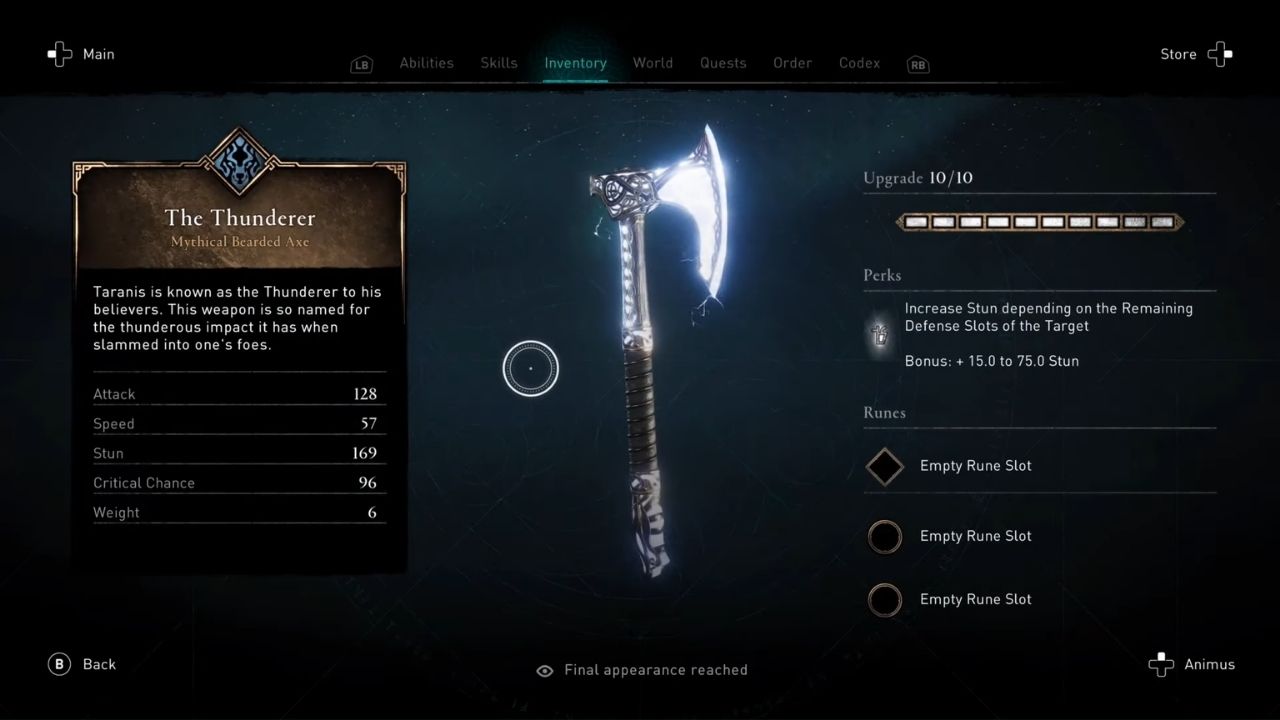Click the Main button

click(x=98, y=54)
